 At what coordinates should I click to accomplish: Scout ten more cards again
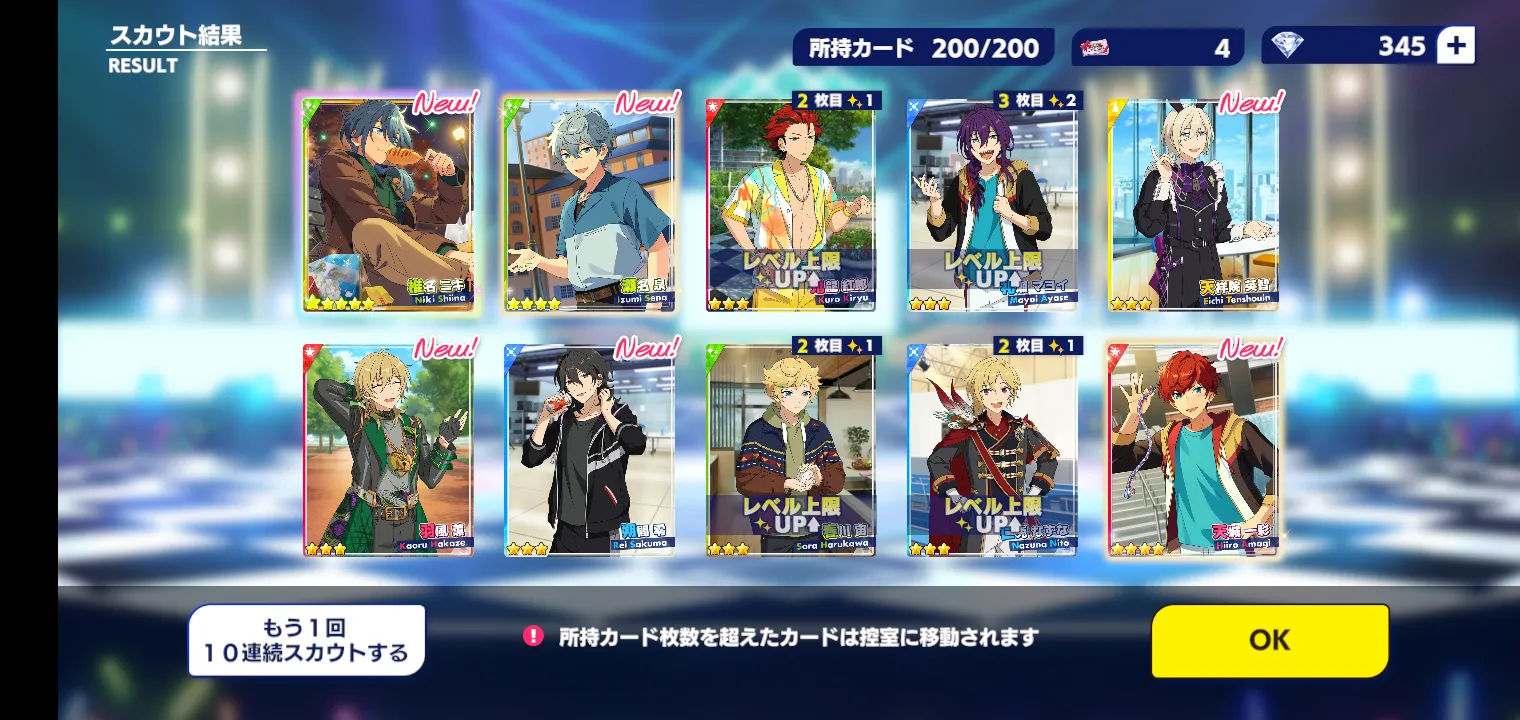coord(306,640)
